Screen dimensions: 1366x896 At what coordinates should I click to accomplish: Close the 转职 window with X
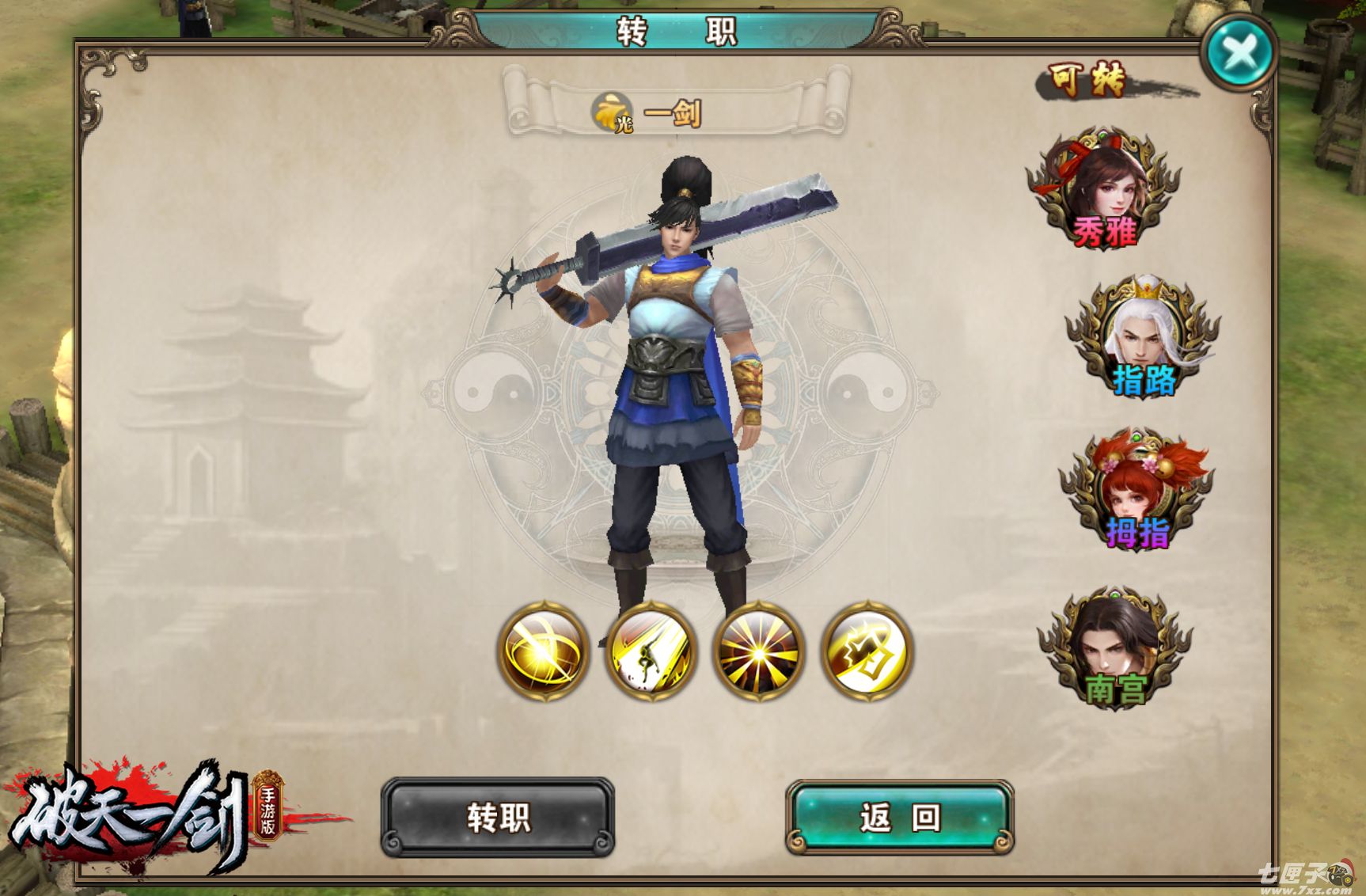point(1239,54)
